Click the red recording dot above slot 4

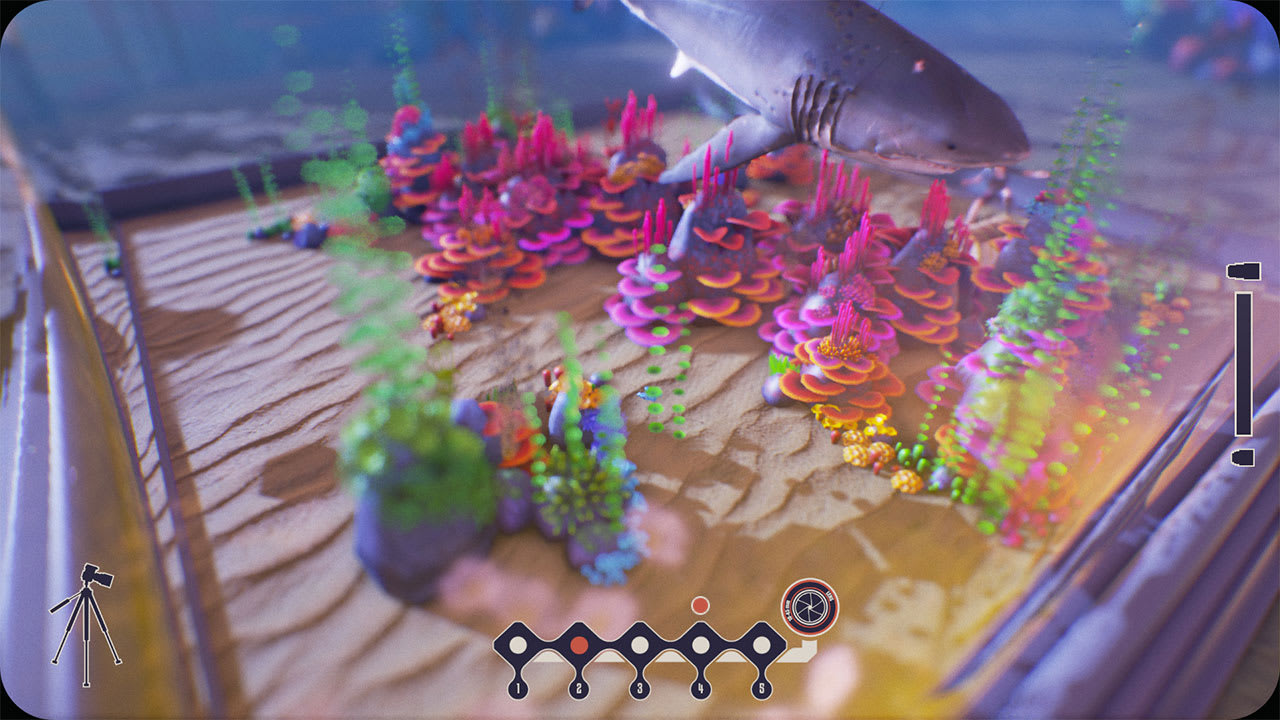tap(700, 603)
